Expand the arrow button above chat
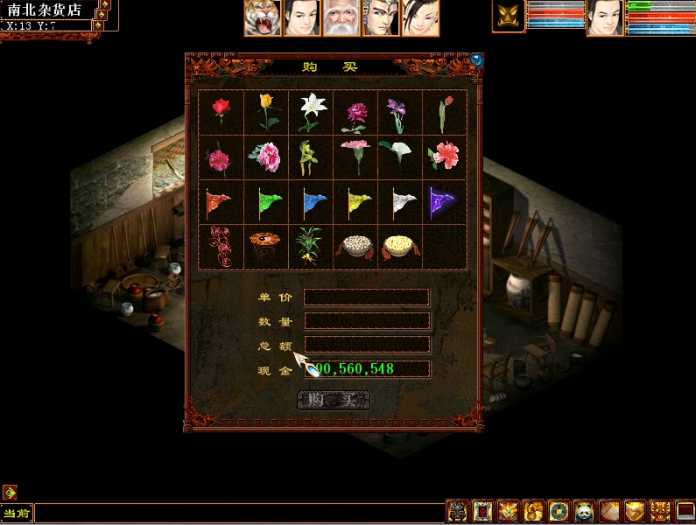This screenshot has height=525, width=696. 9,492
